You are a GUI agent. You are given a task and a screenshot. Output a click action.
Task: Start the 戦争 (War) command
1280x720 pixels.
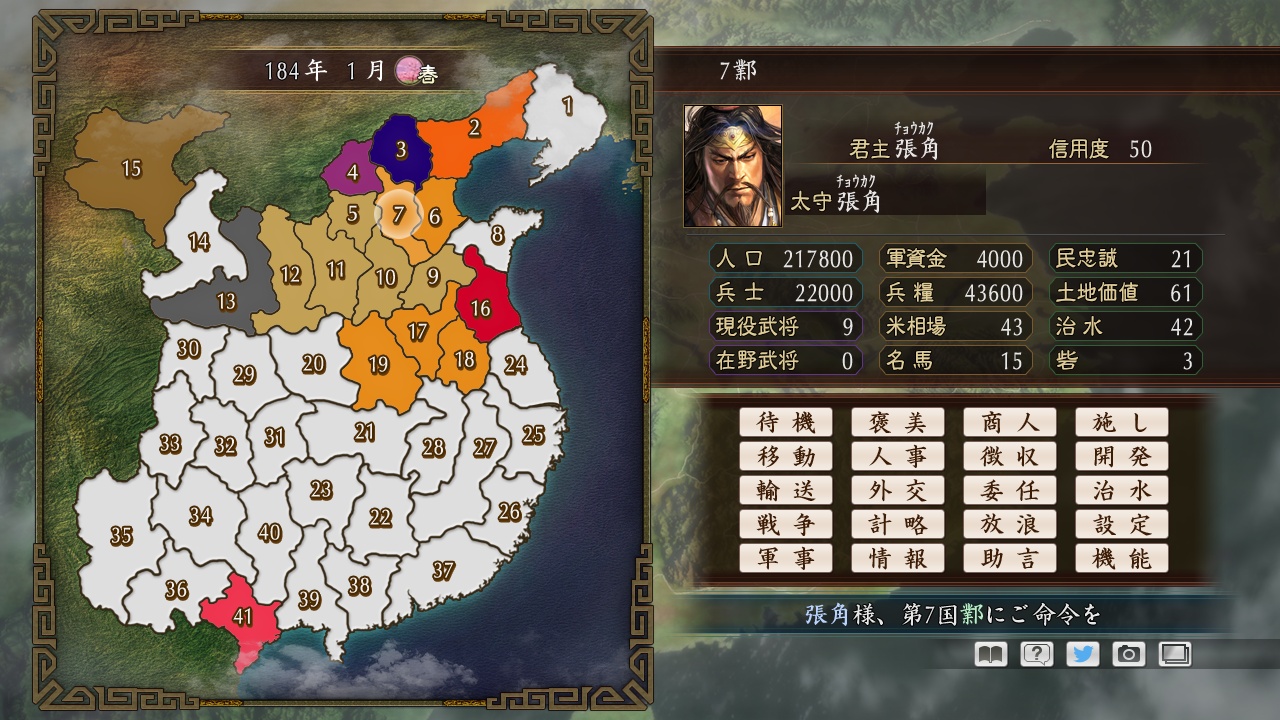click(x=786, y=524)
